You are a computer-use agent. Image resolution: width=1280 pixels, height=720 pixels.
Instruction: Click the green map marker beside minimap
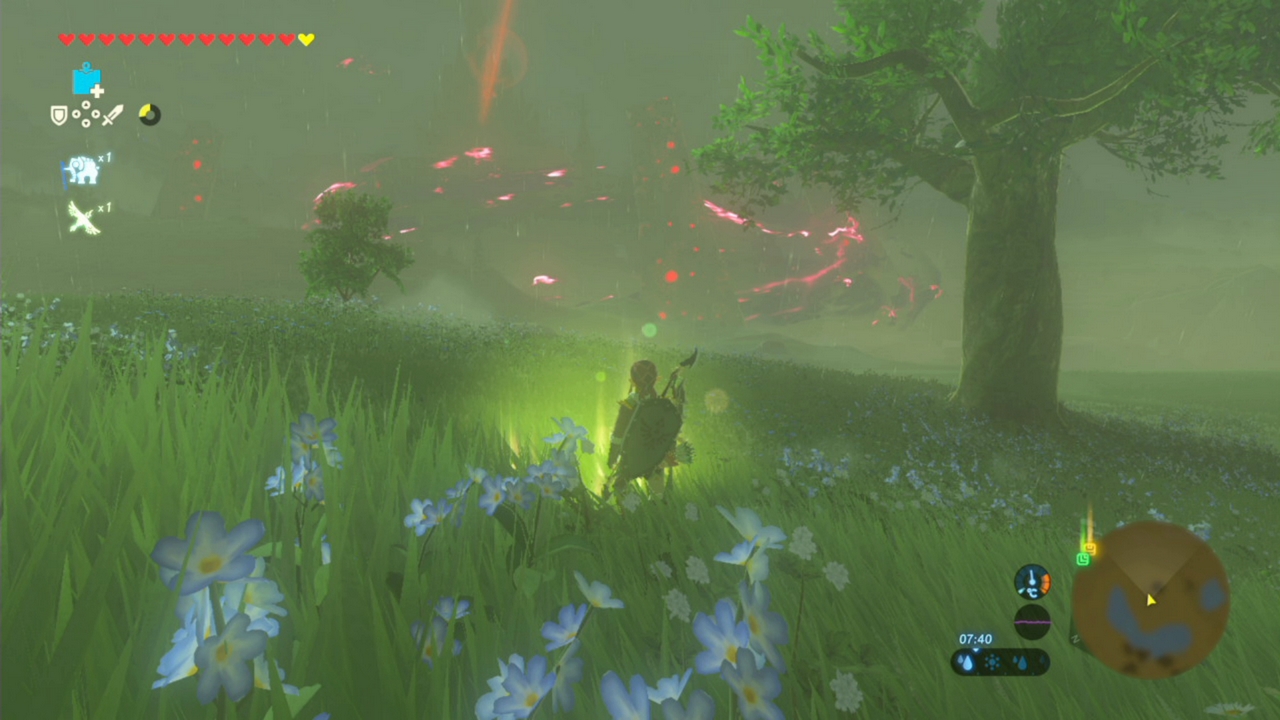click(1082, 559)
